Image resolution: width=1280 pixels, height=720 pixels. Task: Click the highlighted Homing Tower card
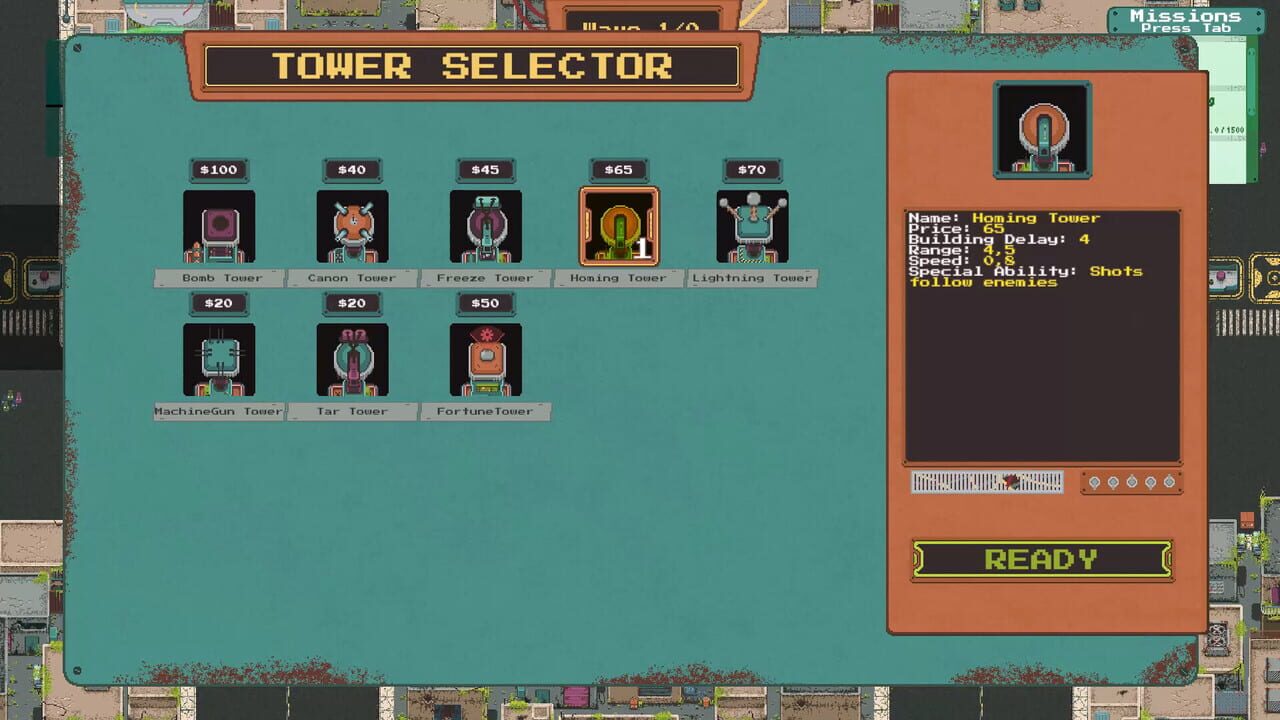coord(619,227)
